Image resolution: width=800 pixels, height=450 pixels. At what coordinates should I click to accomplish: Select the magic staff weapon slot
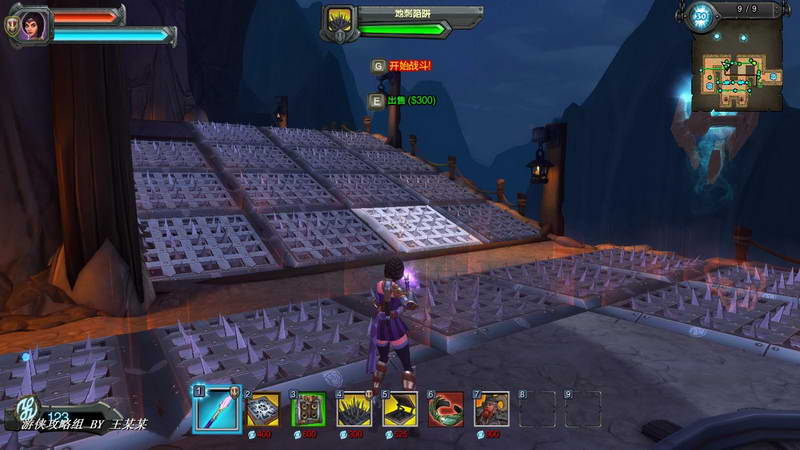pyautogui.click(x=216, y=408)
